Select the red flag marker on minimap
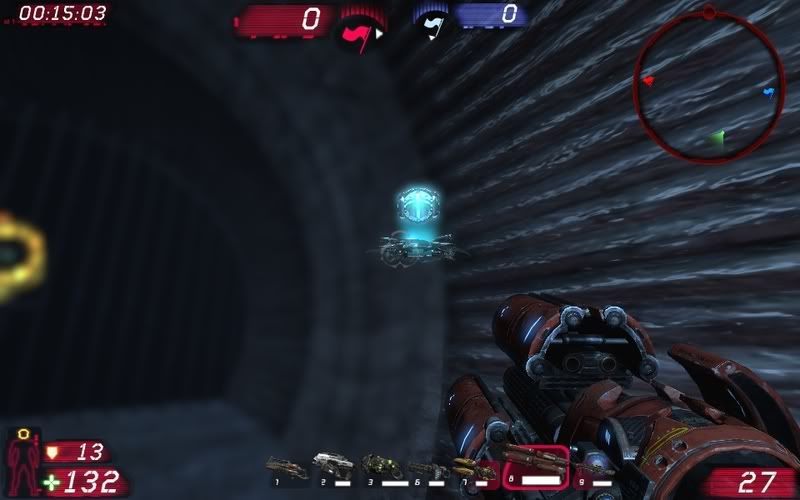The width and height of the screenshot is (800, 500). [x=648, y=80]
